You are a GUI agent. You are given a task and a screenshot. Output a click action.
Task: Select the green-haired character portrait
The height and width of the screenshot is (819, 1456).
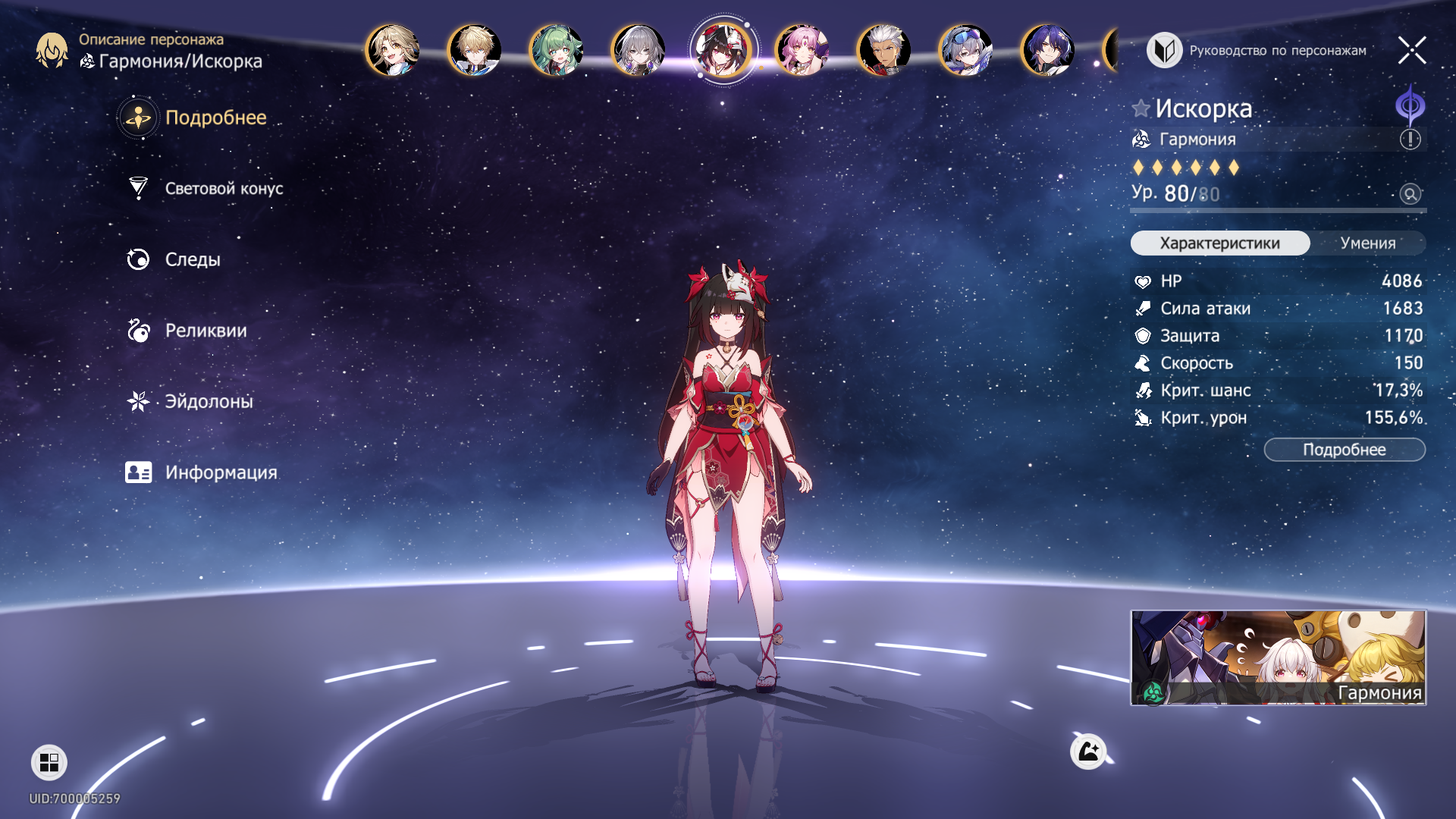[x=556, y=51]
